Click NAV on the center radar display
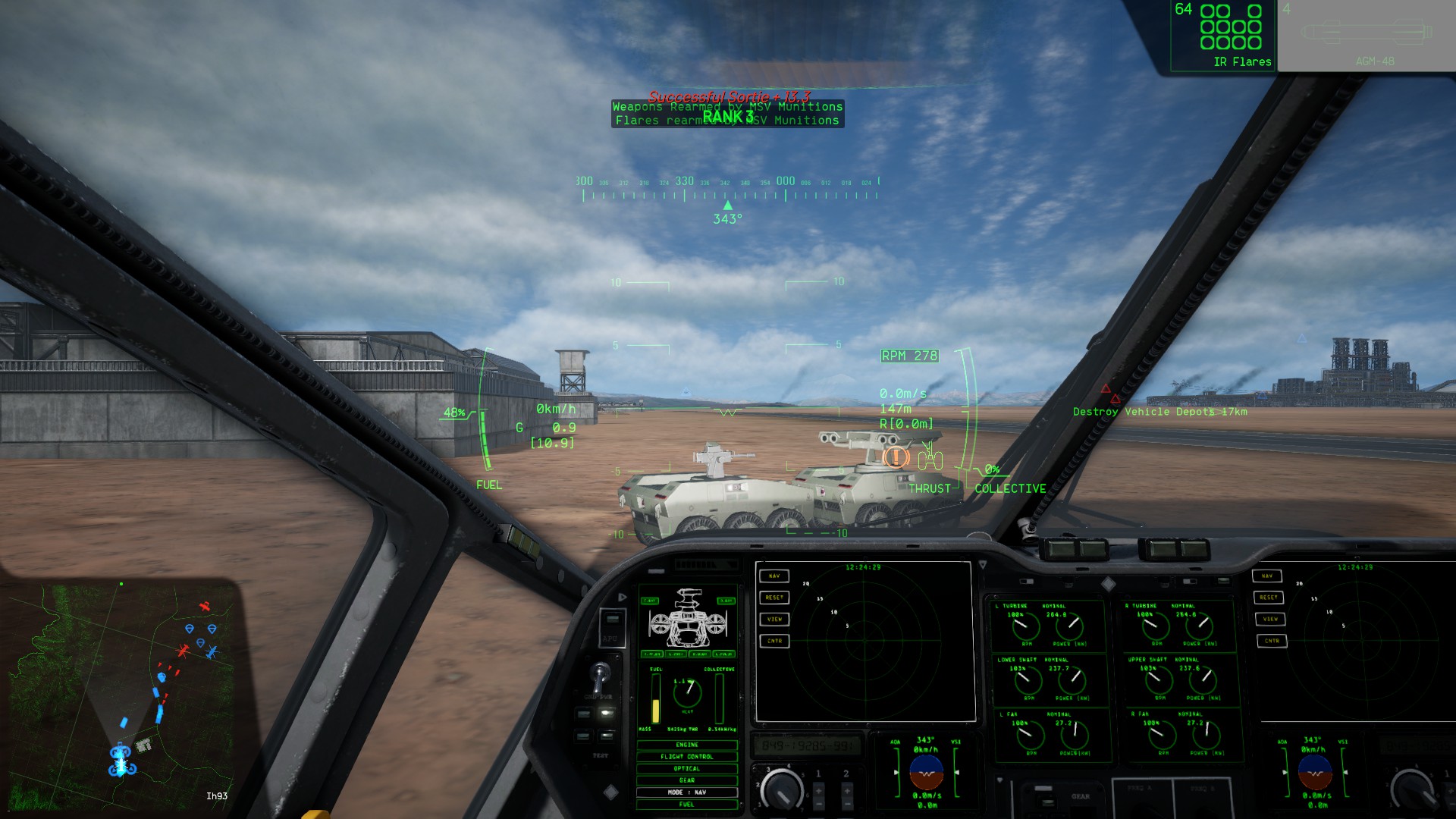1456x819 pixels. click(x=774, y=576)
